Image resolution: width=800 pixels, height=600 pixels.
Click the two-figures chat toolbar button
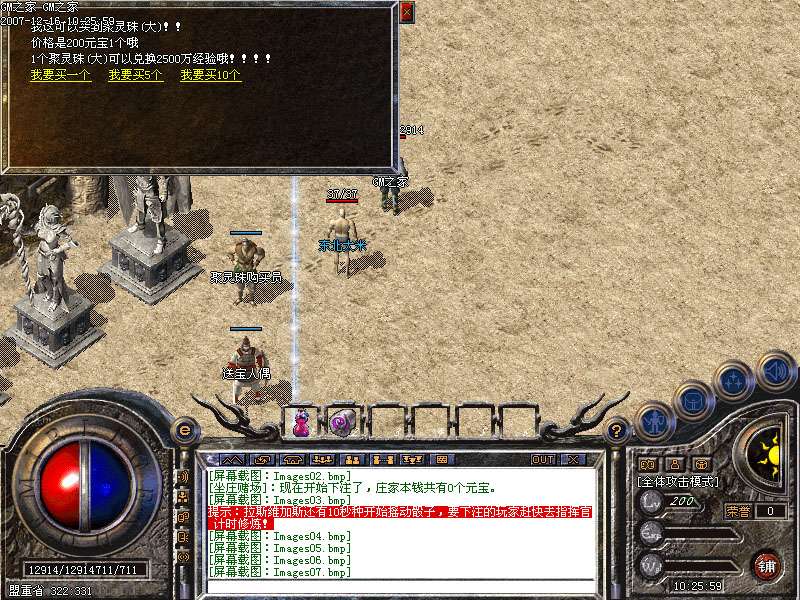point(351,460)
